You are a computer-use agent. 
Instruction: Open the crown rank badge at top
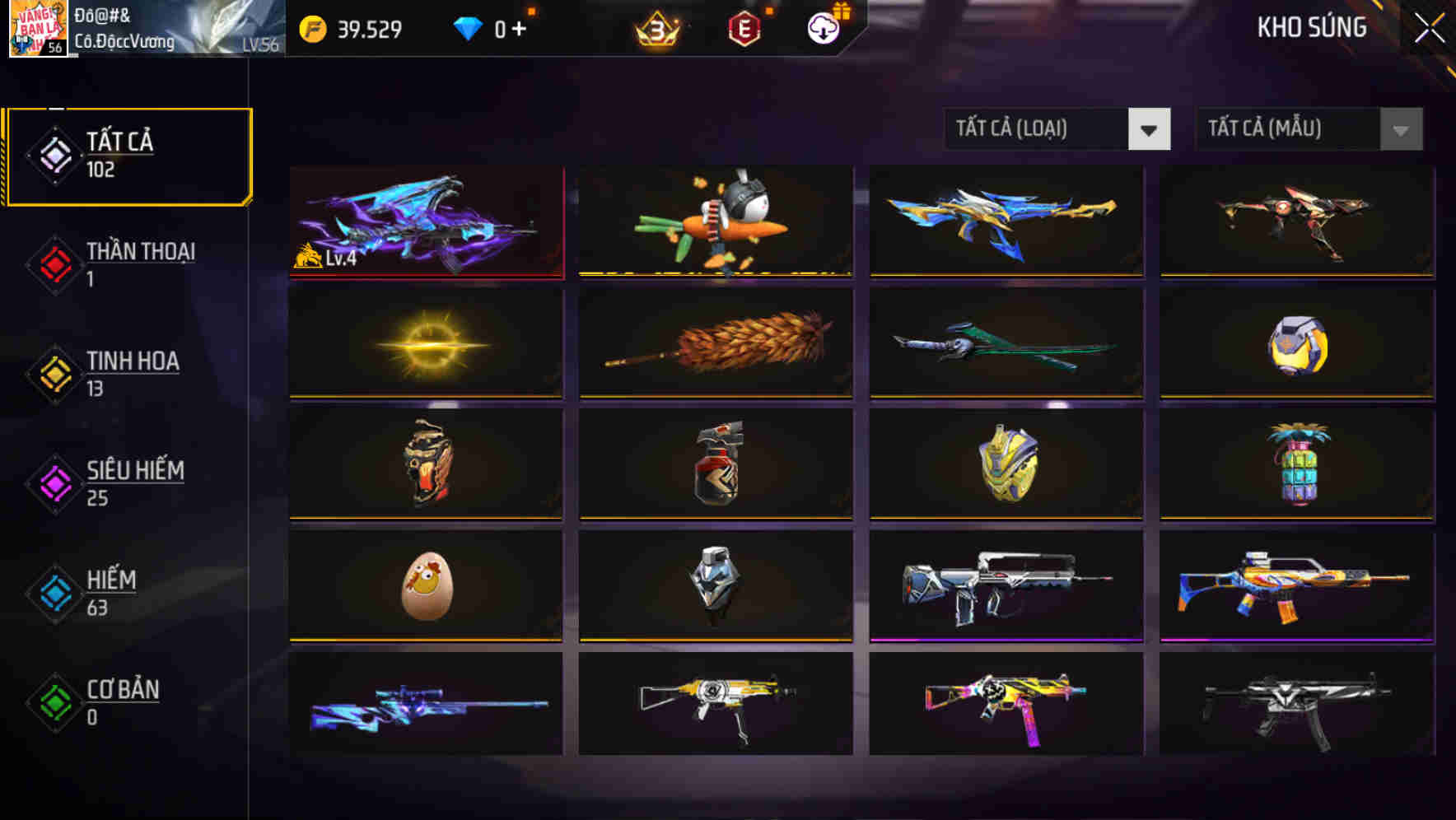[x=658, y=29]
